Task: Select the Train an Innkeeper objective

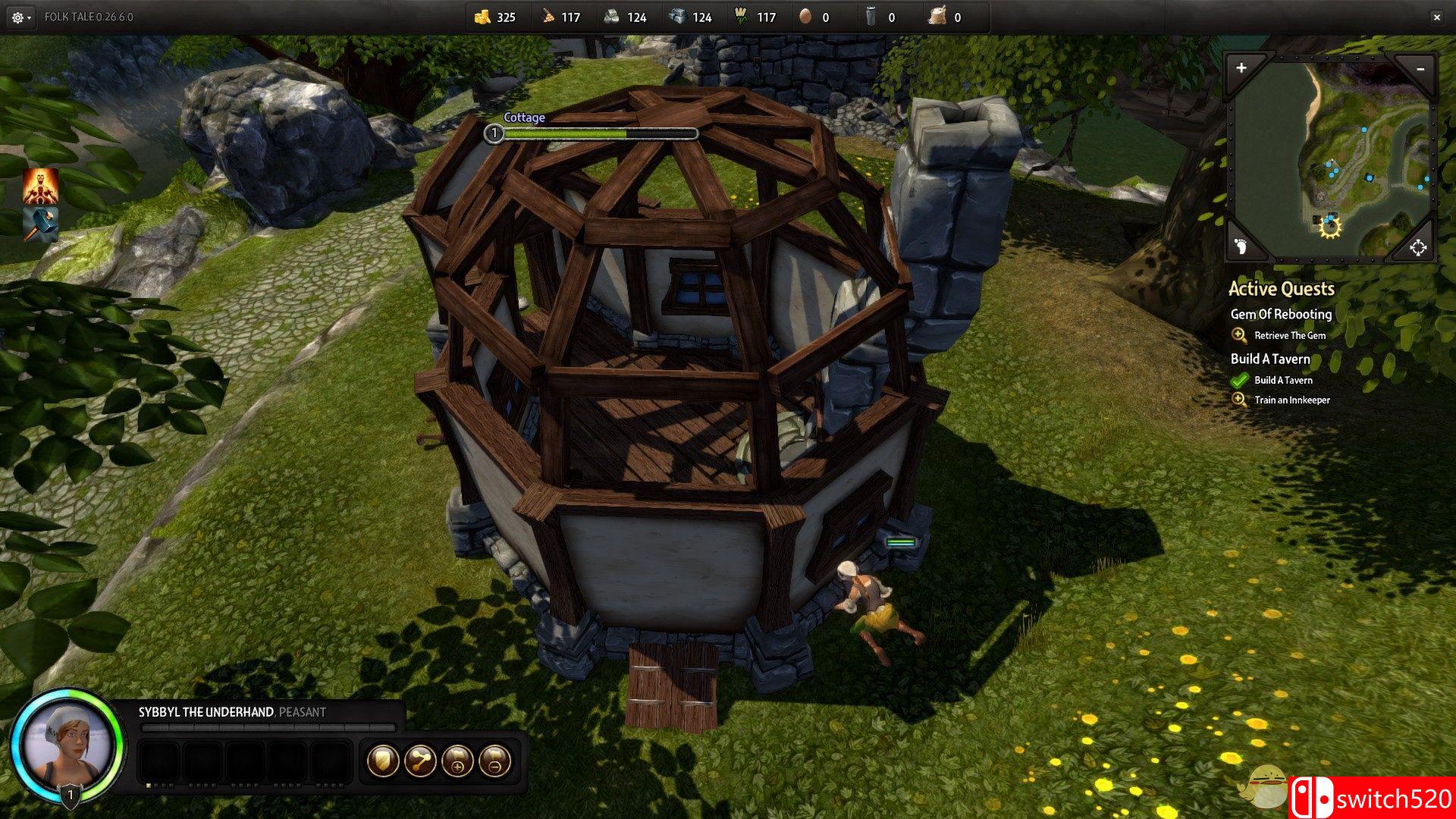Action: pyautogui.click(x=1291, y=400)
